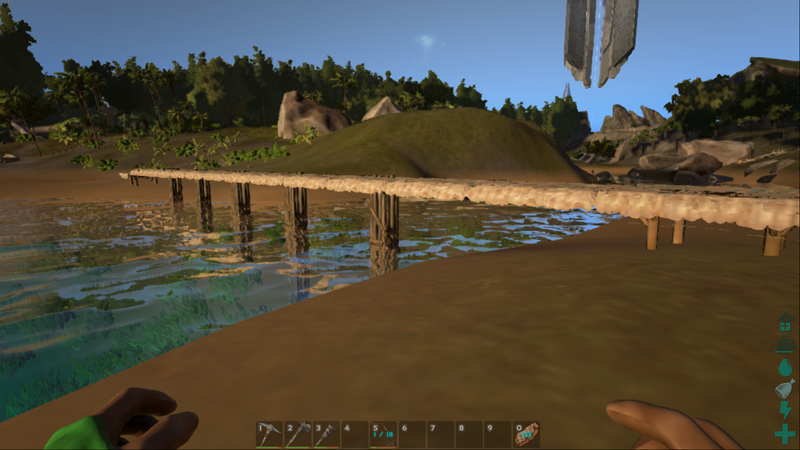The image size is (800, 450).
Task: Equip the stone hatchet in slot 2
Action: click(x=298, y=434)
